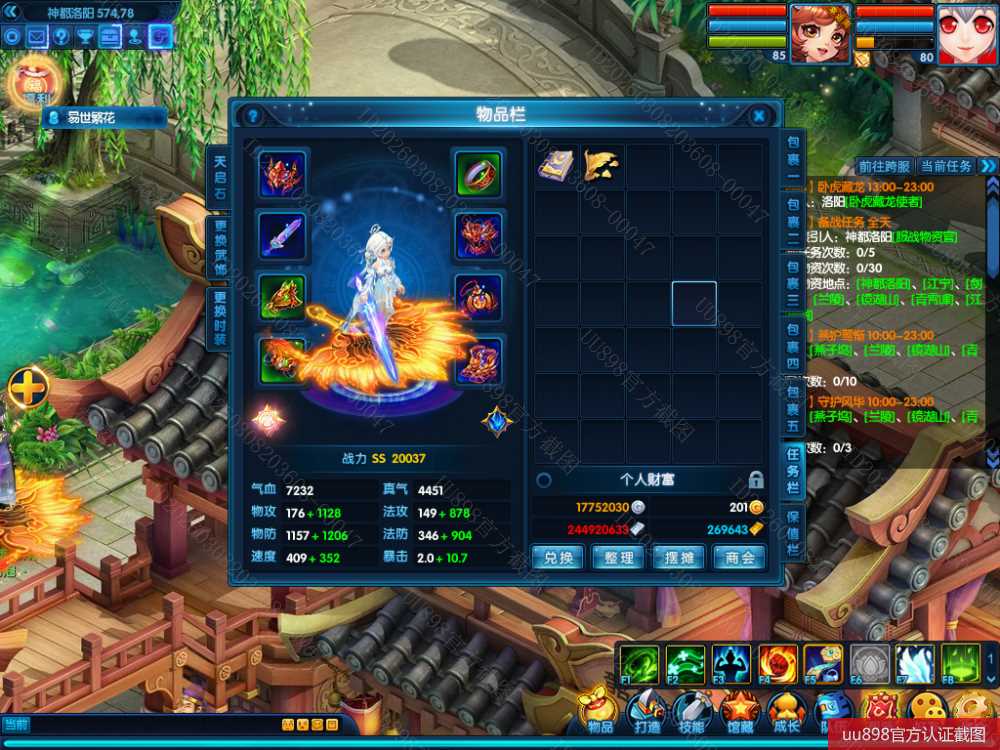Open the 摆摊 stall button

679,557
